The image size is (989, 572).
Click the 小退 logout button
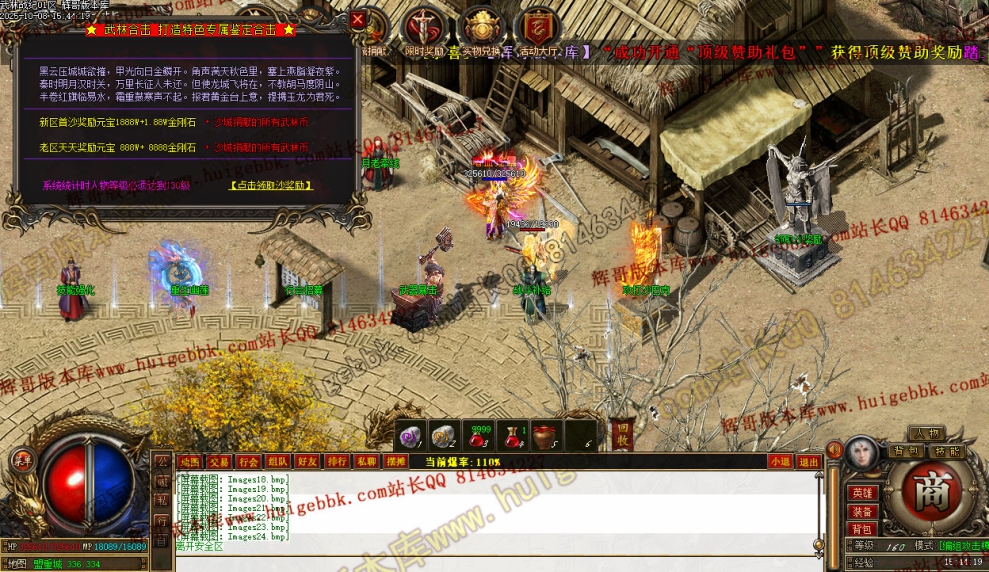[x=780, y=461]
